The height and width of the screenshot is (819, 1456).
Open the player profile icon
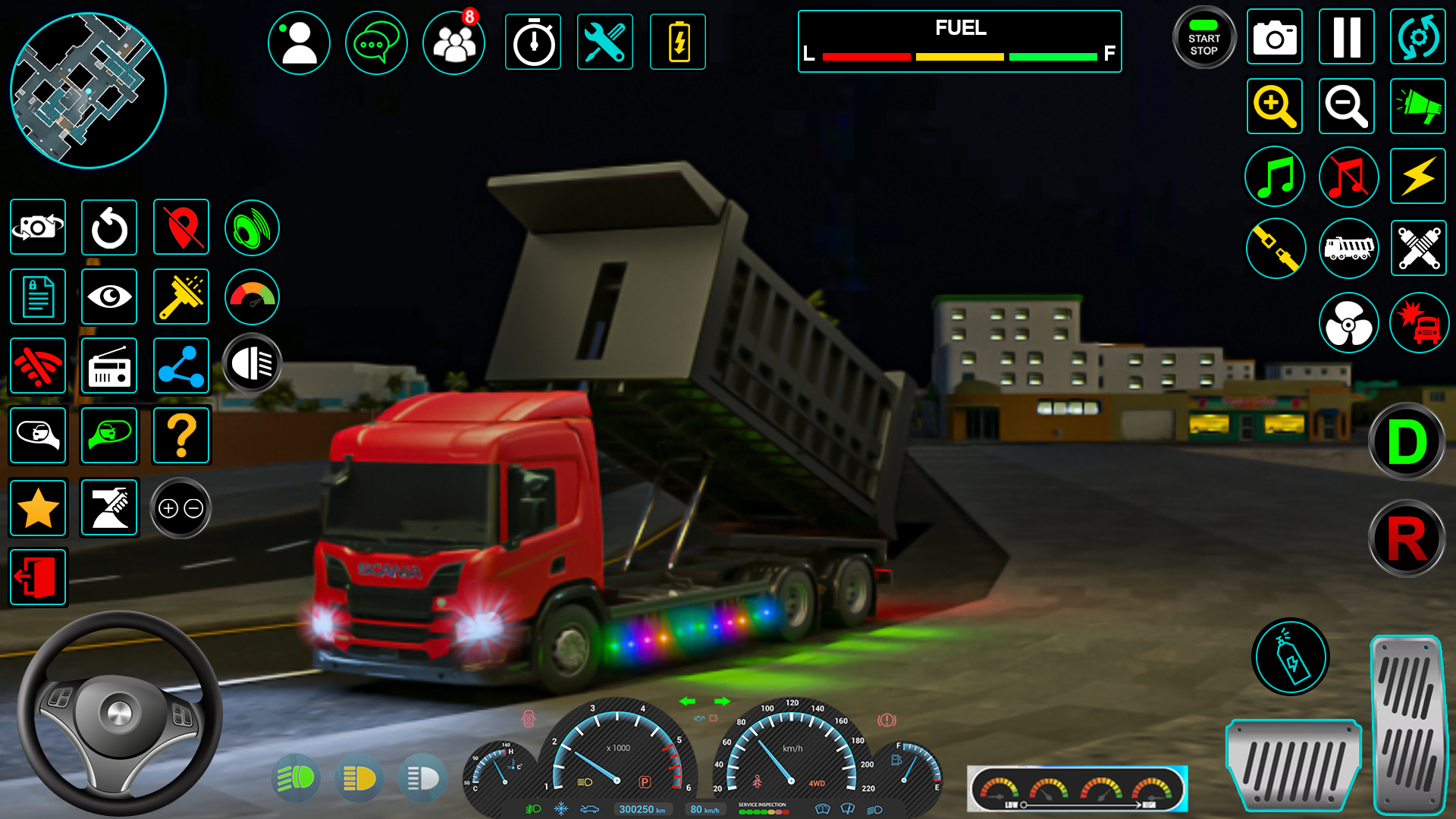[299, 42]
